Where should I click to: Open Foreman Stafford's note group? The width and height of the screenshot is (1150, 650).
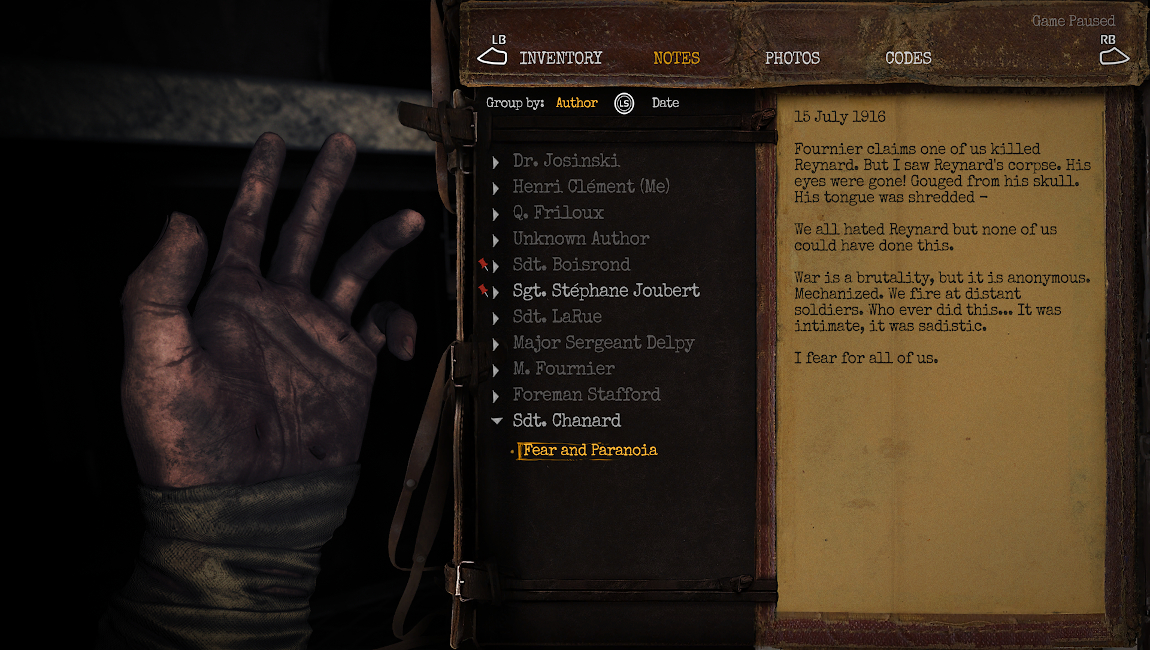(586, 395)
